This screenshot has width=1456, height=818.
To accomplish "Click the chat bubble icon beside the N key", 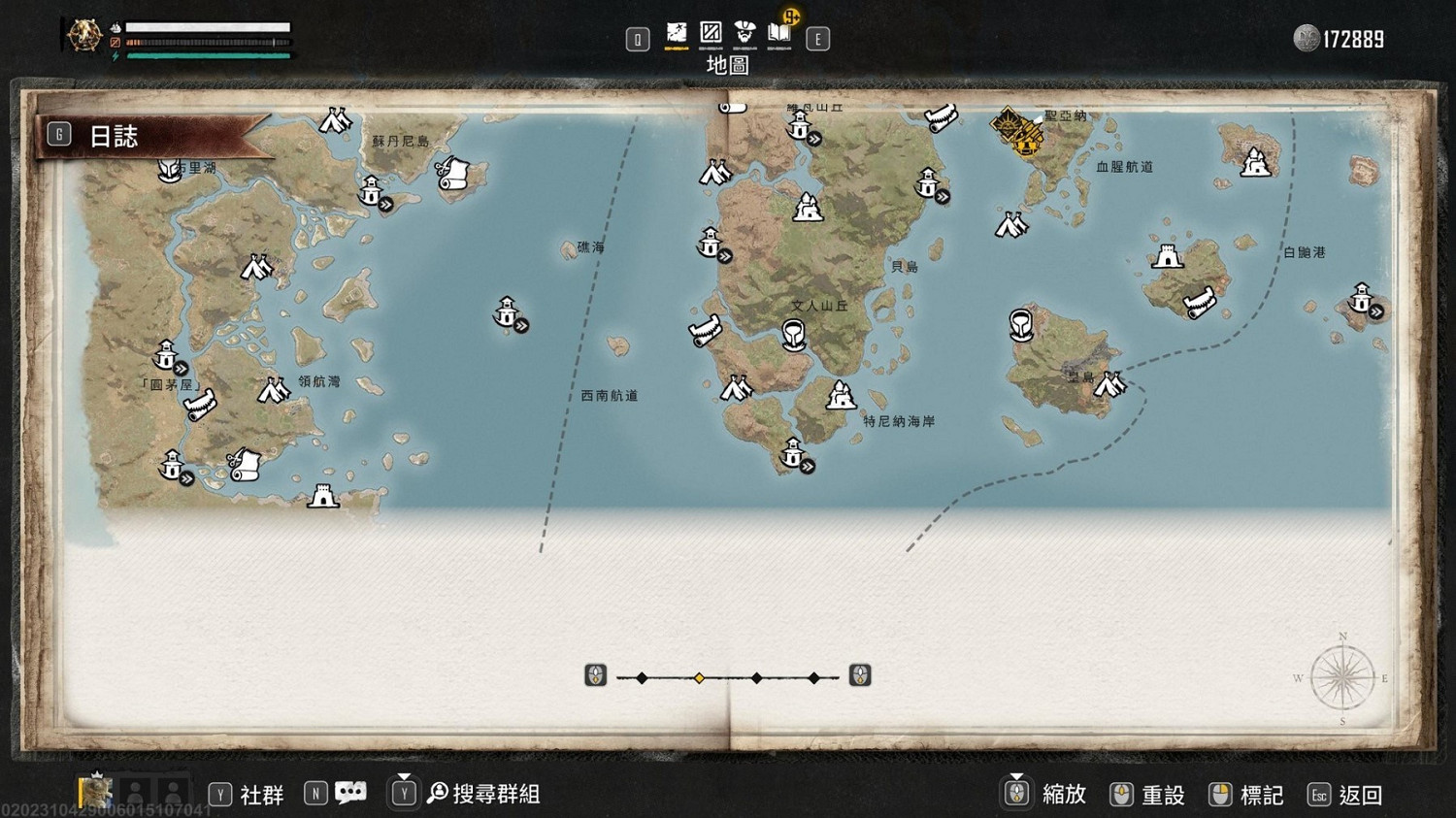I will pos(349,792).
